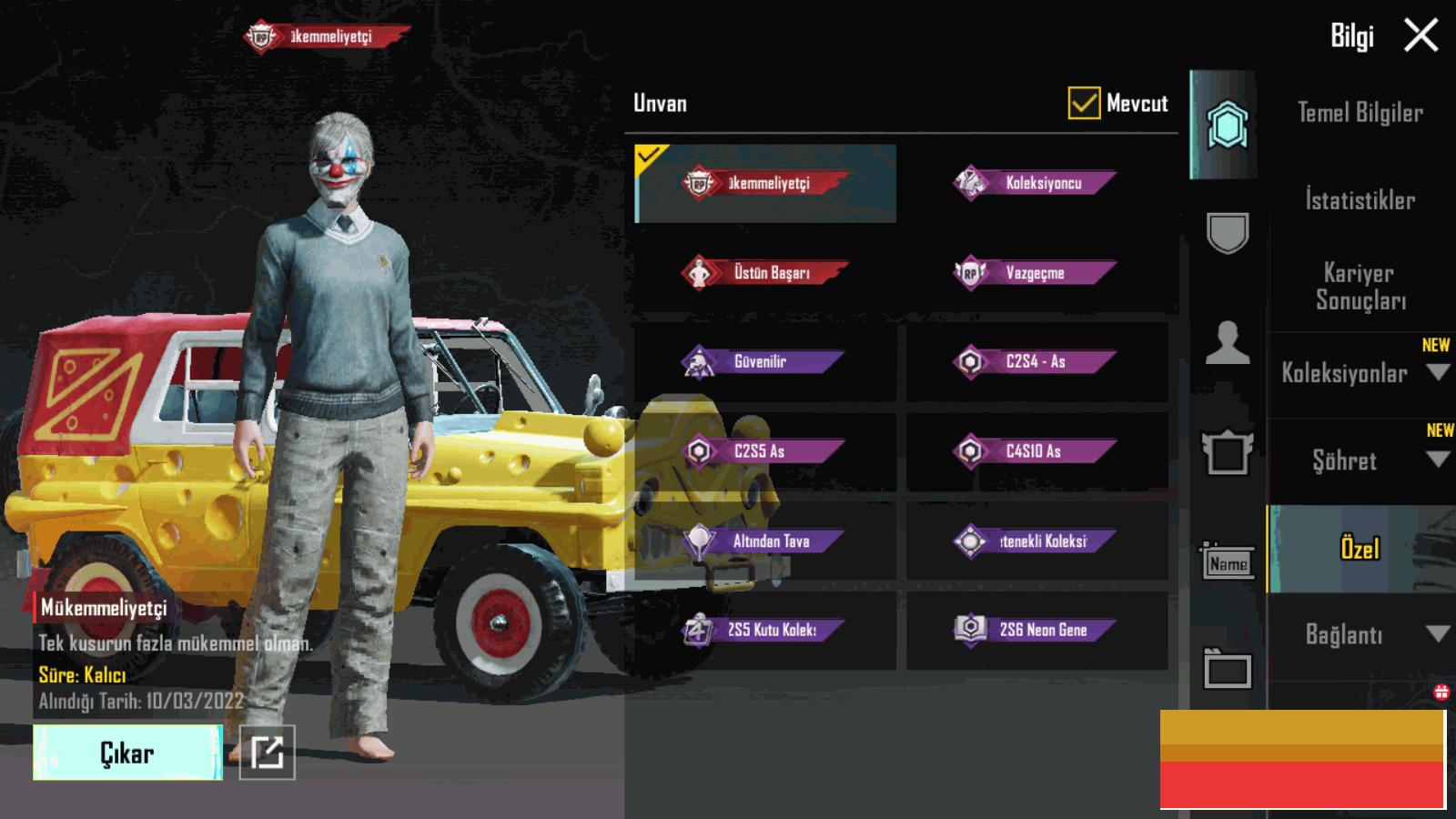Image resolution: width=1456 pixels, height=819 pixels.
Task: Open the Name card icon category
Action: (x=1228, y=563)
